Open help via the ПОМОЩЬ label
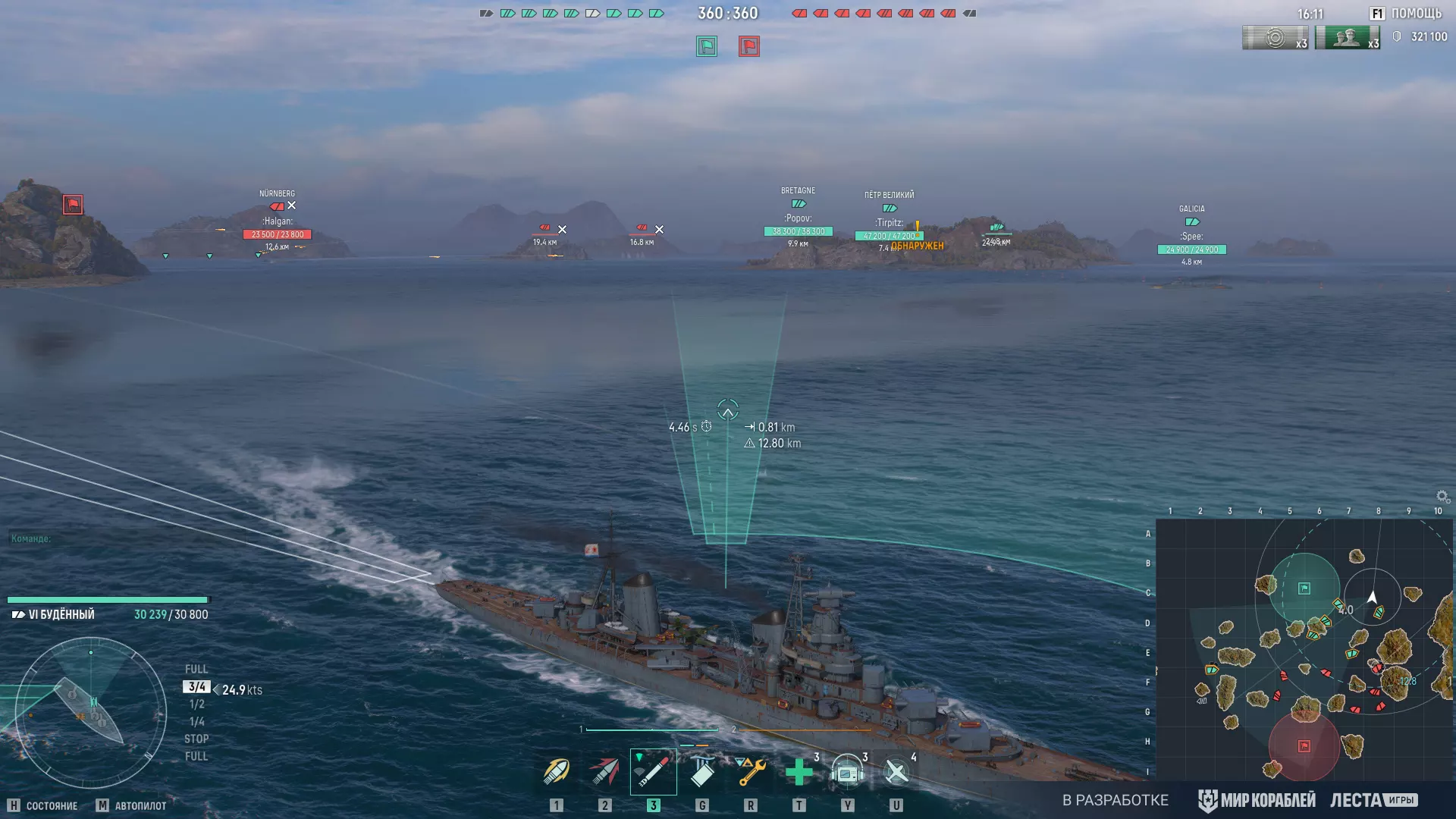 pyautogui.click(x=1416, y=14)
